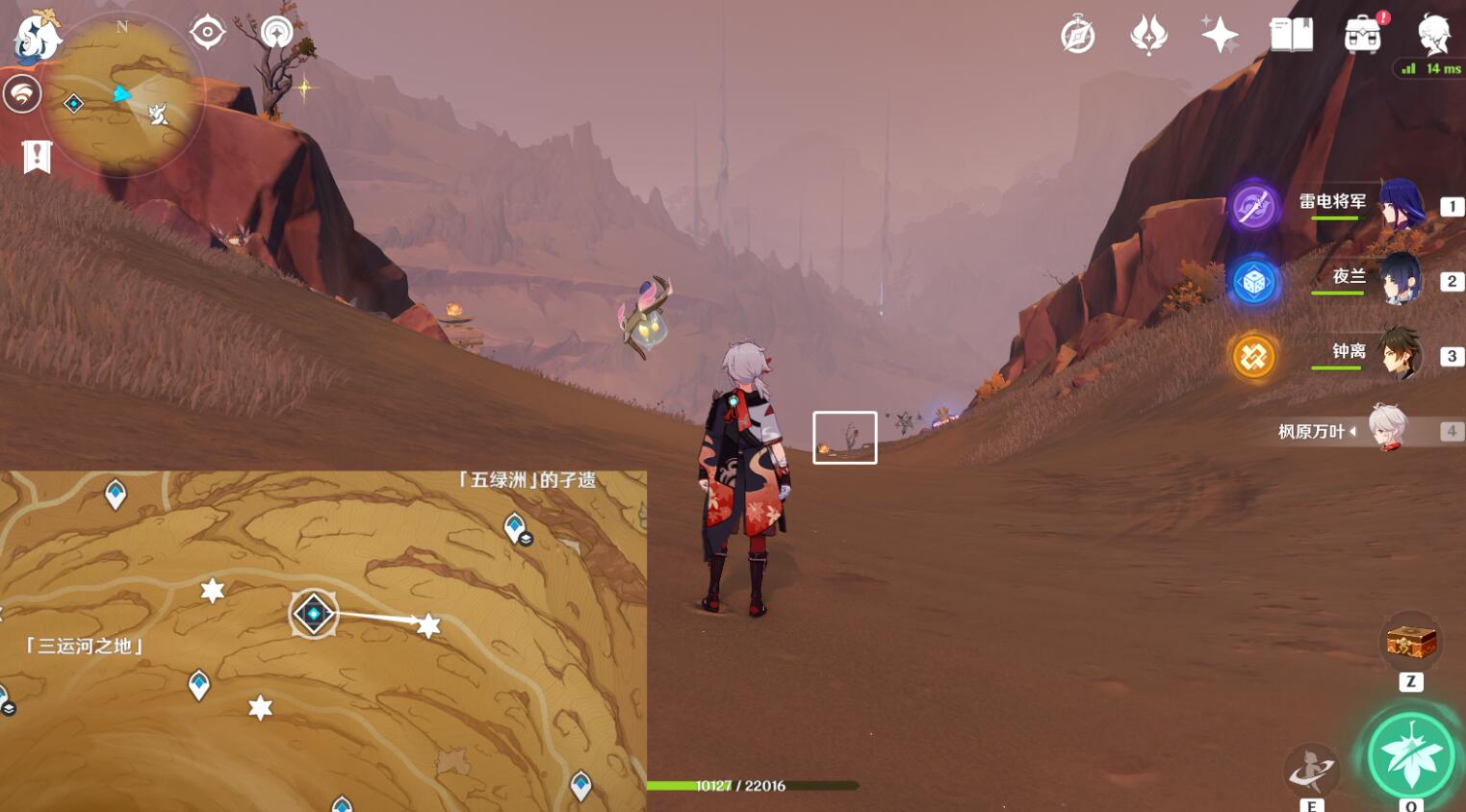Viewport: 1466px width, 812px height.
Task: Open the Paimon menu
Action: tap(37, 38)
